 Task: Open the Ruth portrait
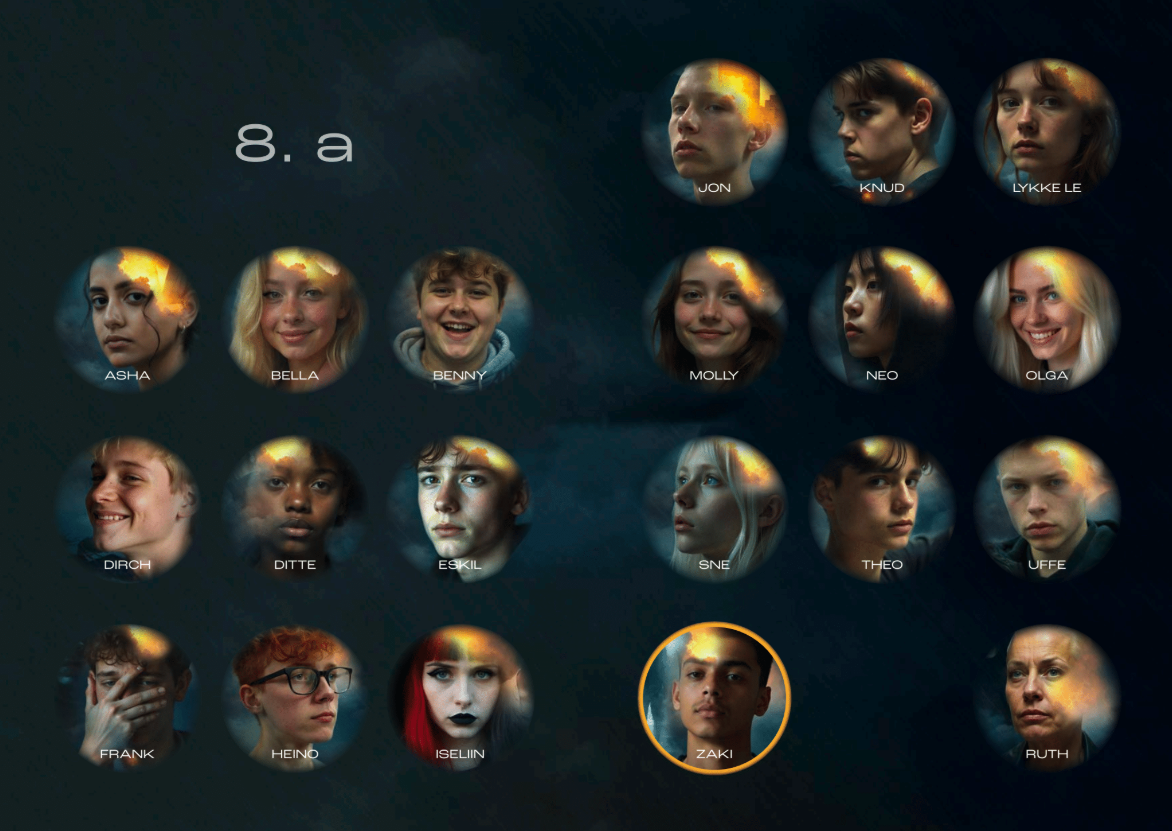point(1046,696)
